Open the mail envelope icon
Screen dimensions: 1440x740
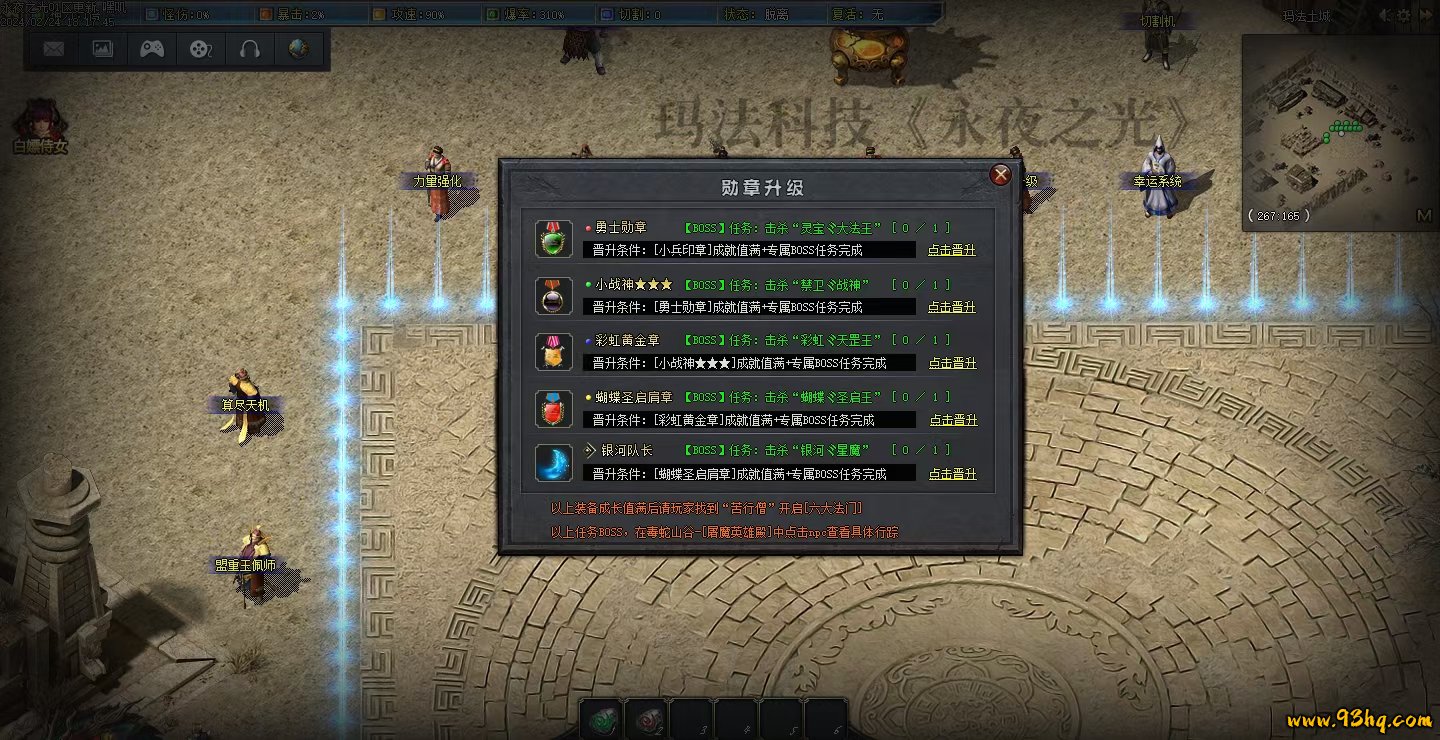(54, 49)
